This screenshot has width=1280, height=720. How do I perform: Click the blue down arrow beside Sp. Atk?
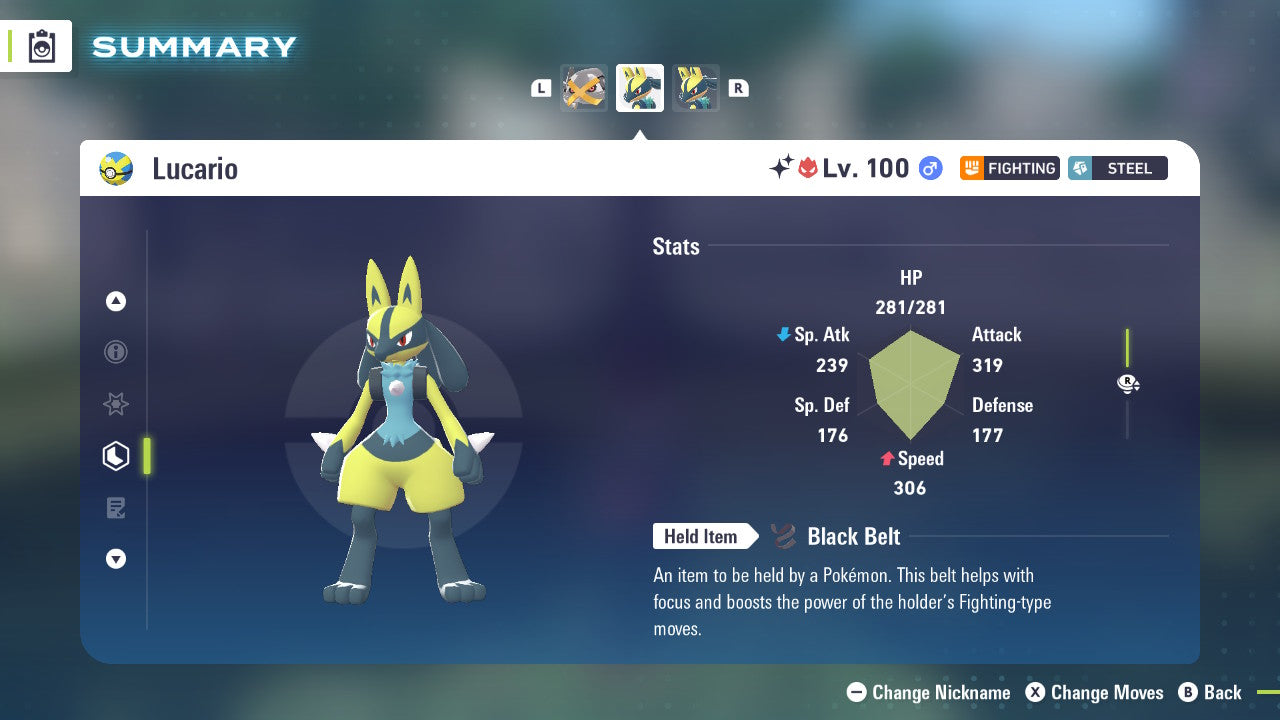(782, 335)
